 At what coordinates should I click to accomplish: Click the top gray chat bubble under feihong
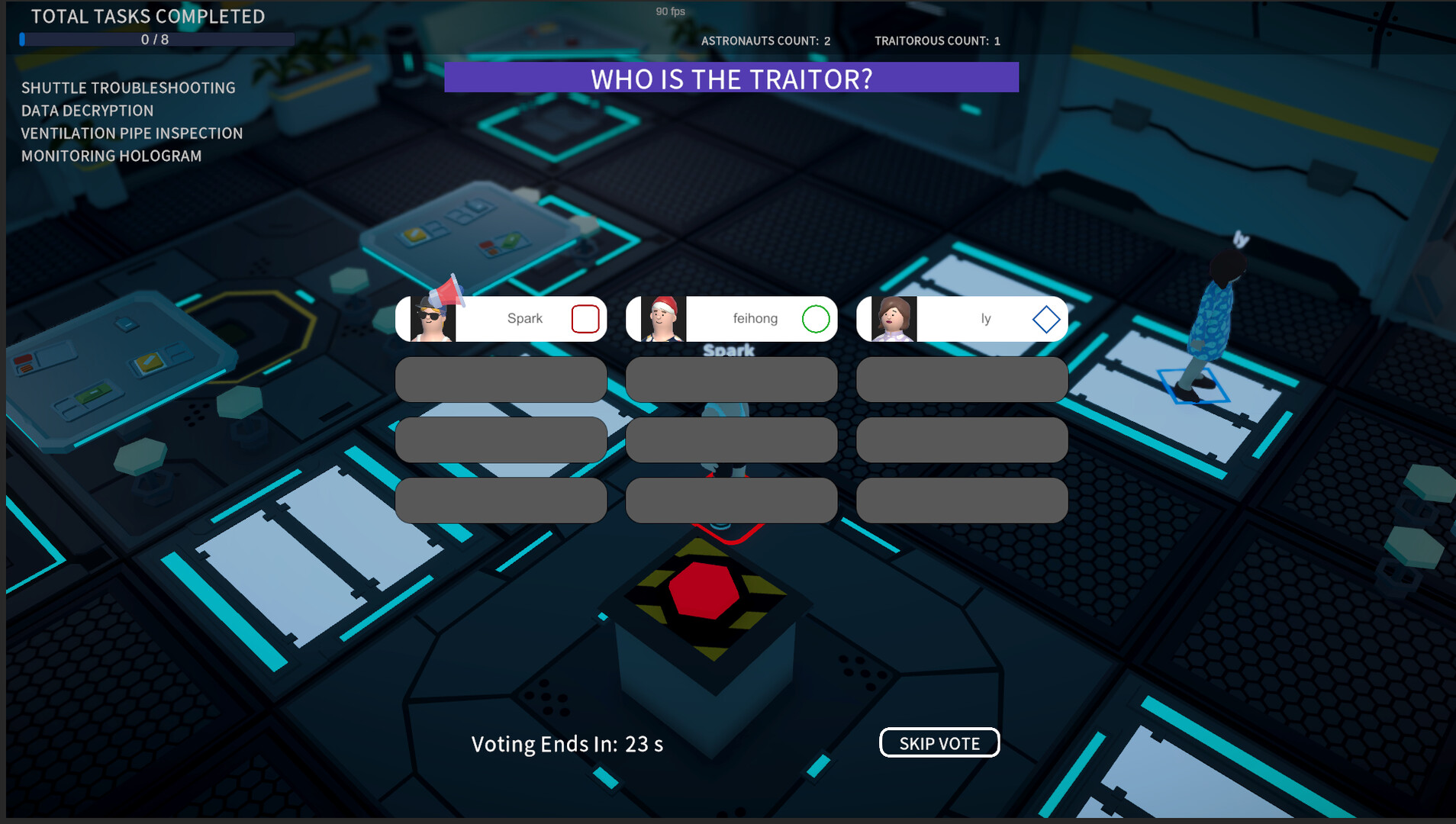[731, 379]
